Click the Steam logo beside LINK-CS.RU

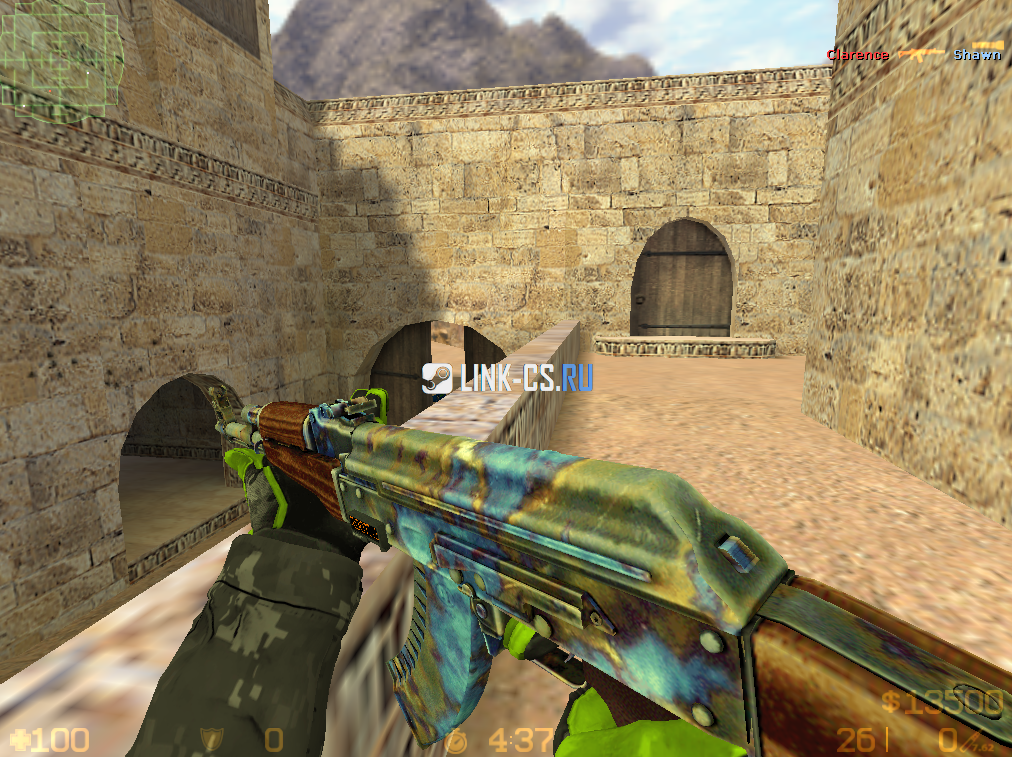pos(436,377)
